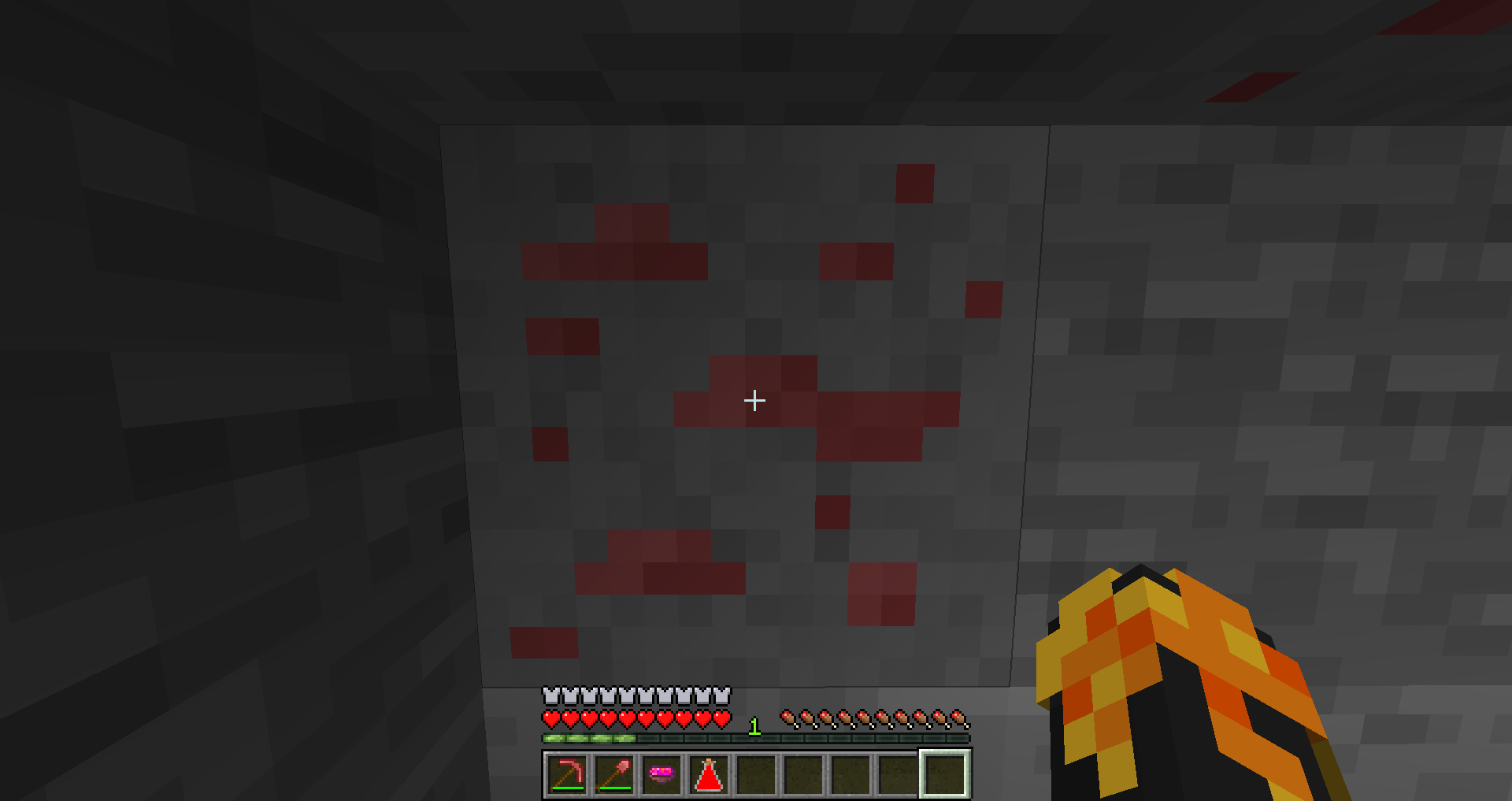Click the first armor chestplate icon

pos(549,696)
